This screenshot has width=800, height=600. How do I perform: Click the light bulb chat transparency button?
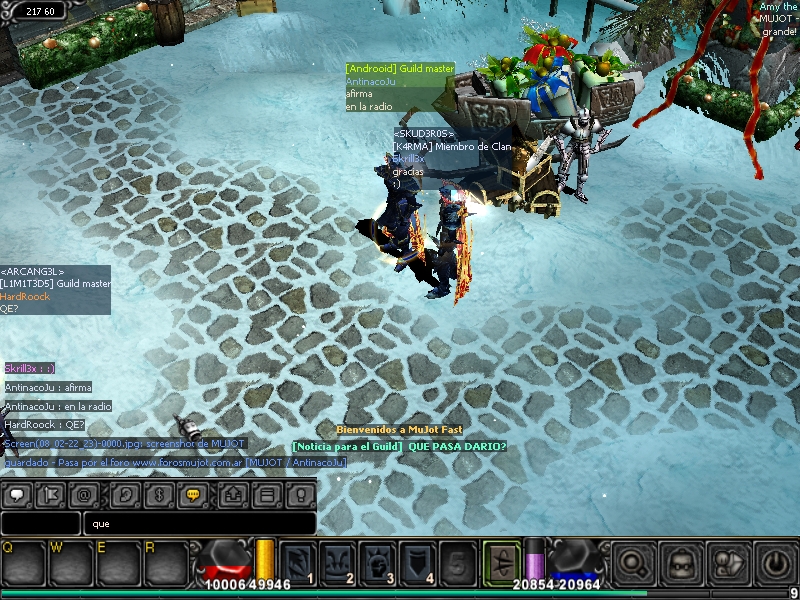pos(299,494)
